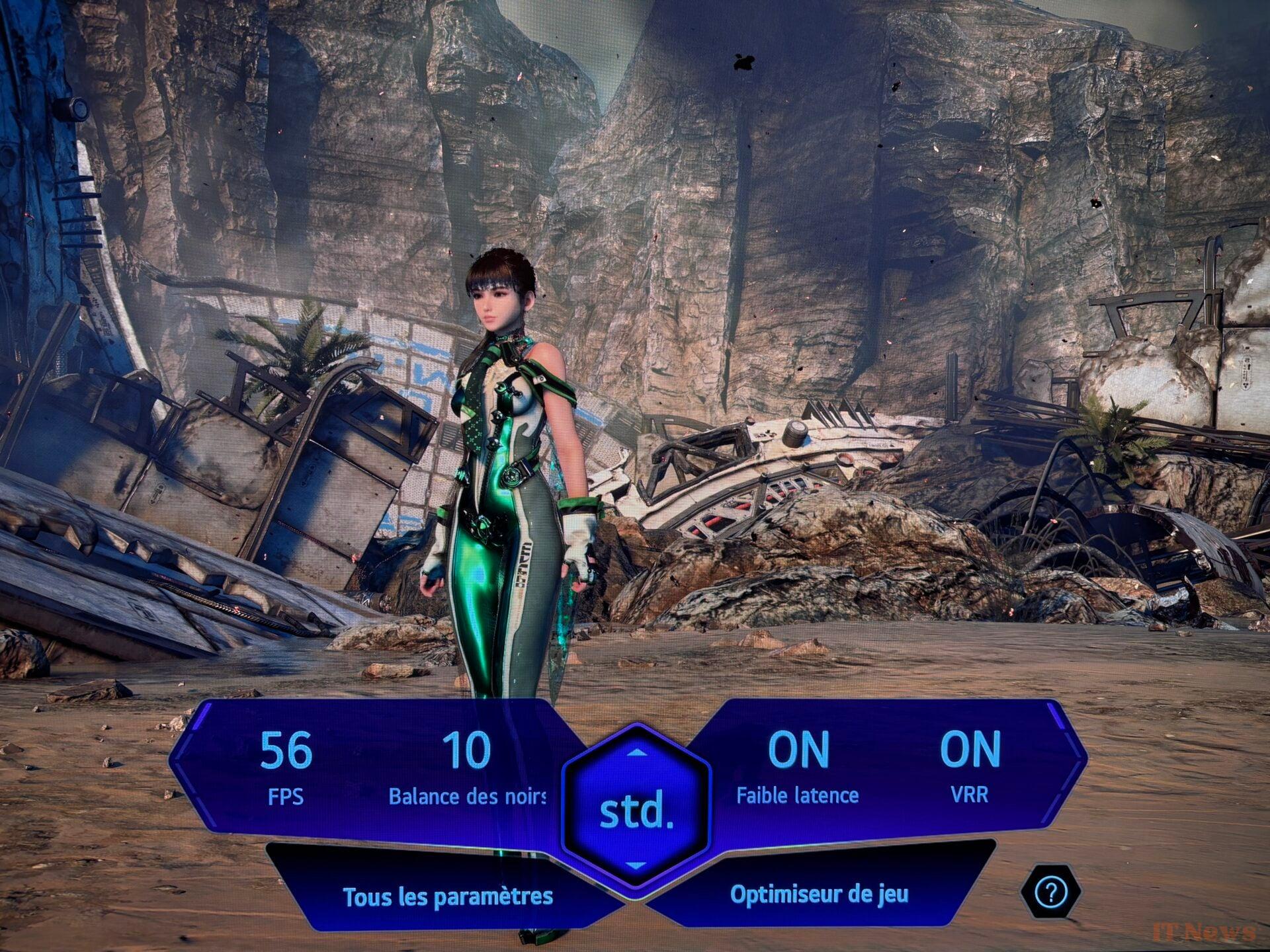This screenshot has width=1270, height=952.
Task: Click the down arrow below std.
Action: click(x=636, y=865)
